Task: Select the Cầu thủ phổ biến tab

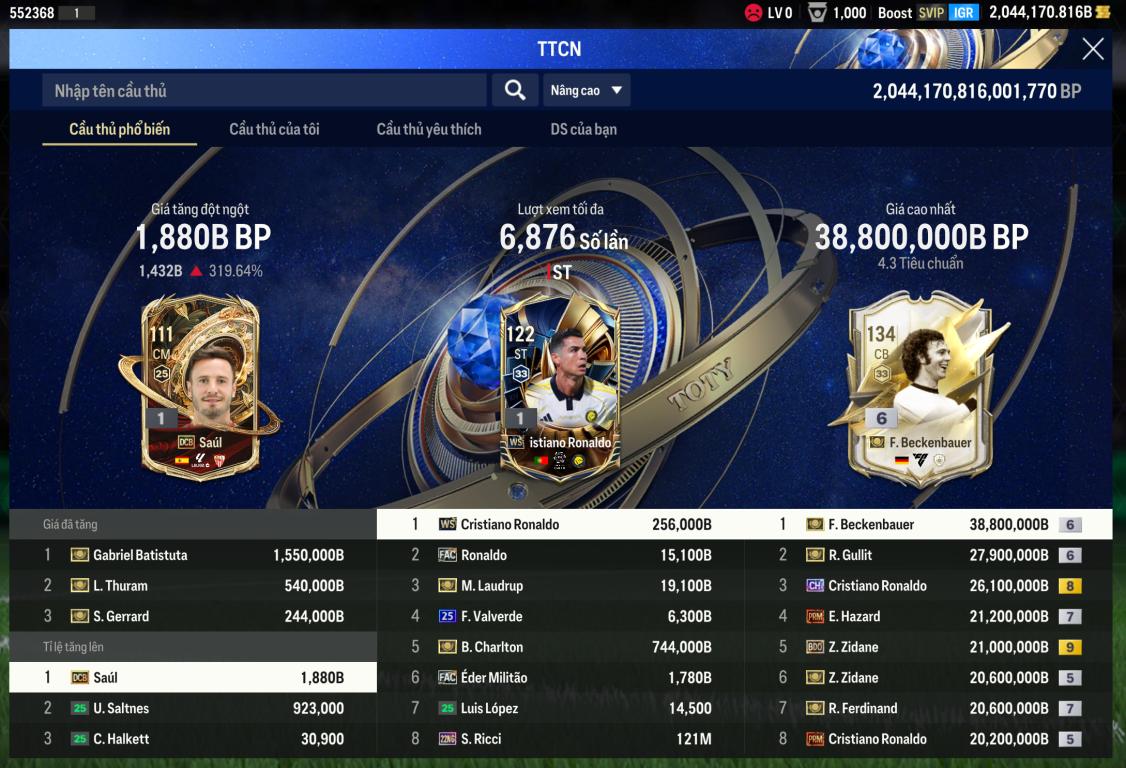Action: coord(119,129)
